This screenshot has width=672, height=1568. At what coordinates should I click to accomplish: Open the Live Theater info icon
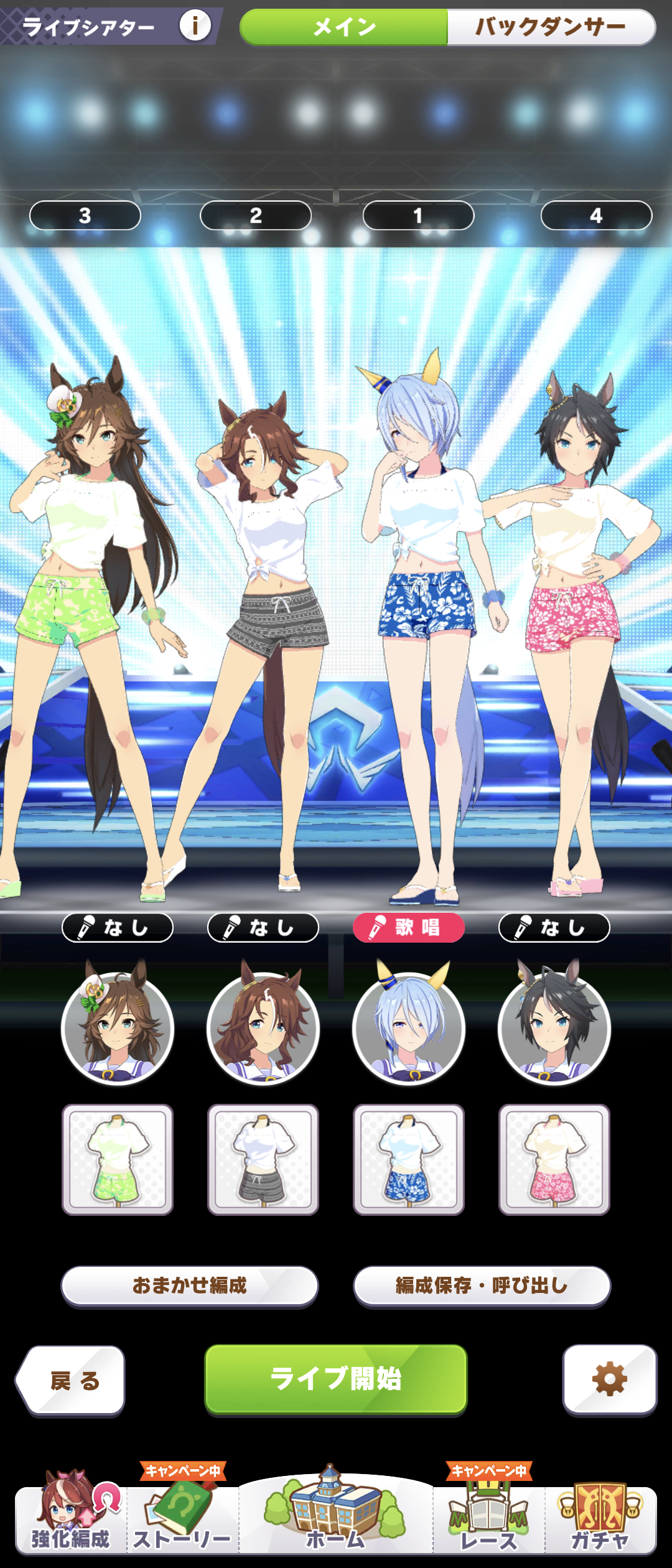coord(195,26)
